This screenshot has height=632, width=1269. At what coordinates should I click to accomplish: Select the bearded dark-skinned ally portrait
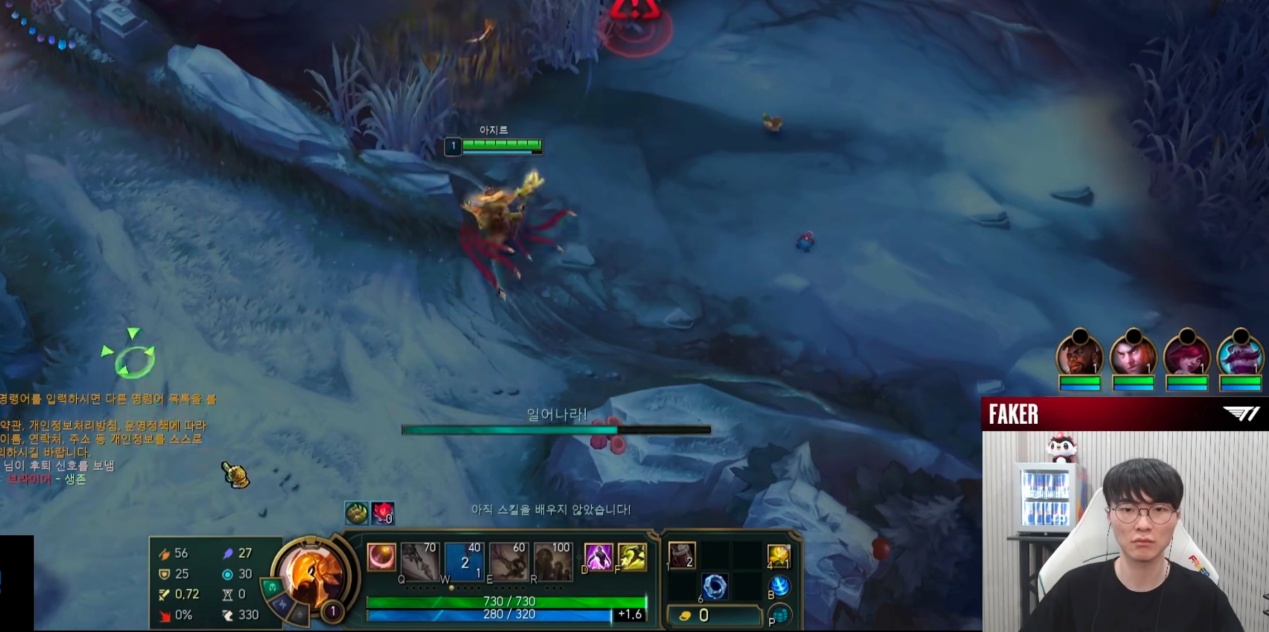coord(1080,355)
